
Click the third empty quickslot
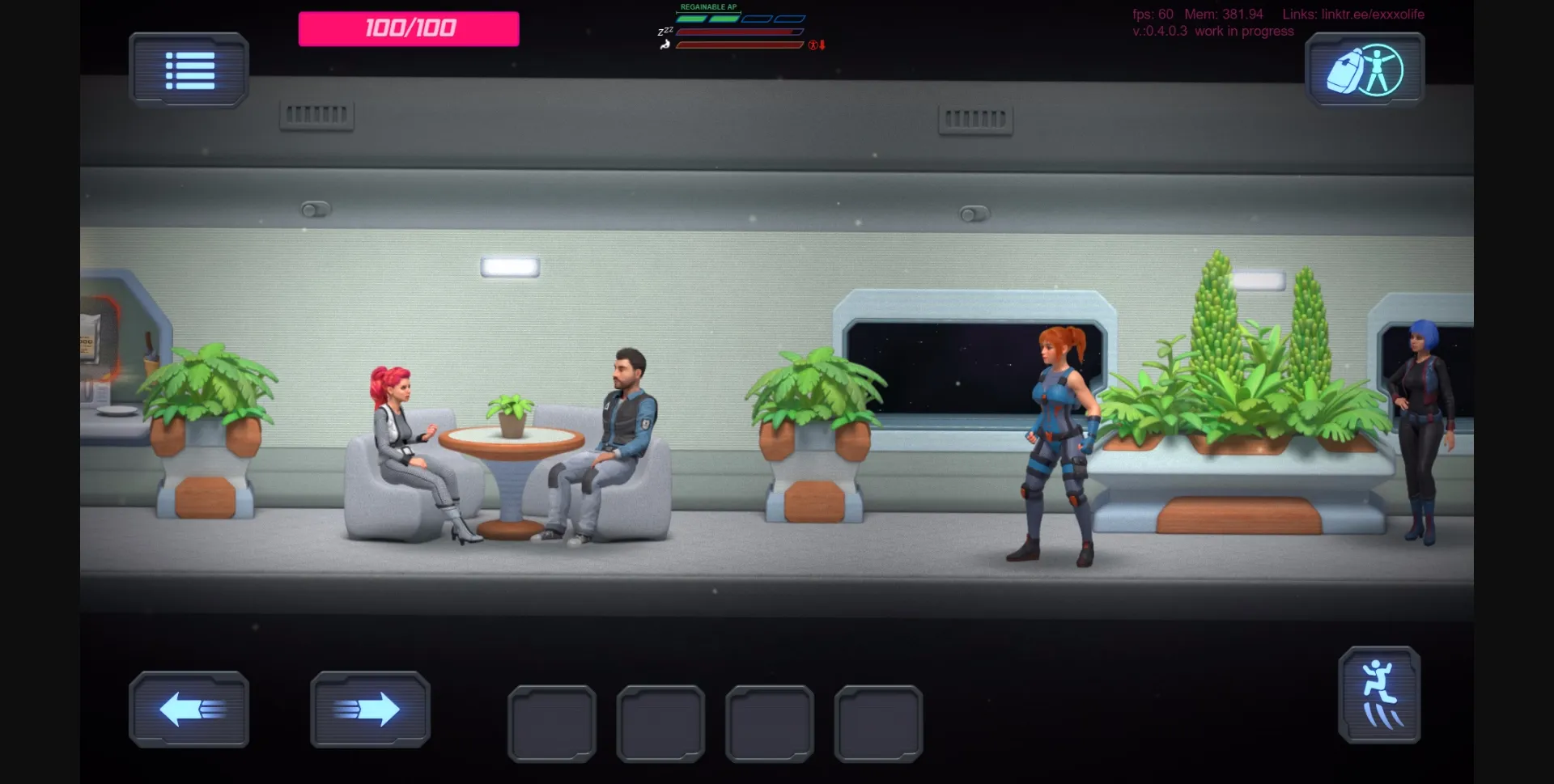pos(771,723)
